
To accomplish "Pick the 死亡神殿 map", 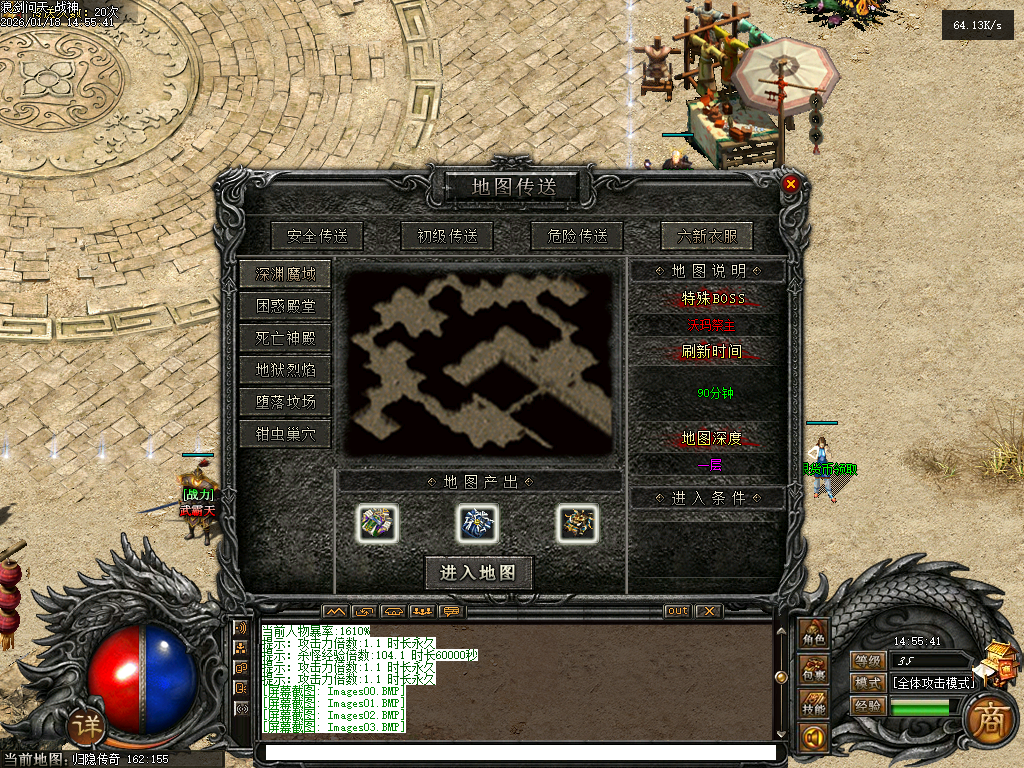I will (285, 338).
